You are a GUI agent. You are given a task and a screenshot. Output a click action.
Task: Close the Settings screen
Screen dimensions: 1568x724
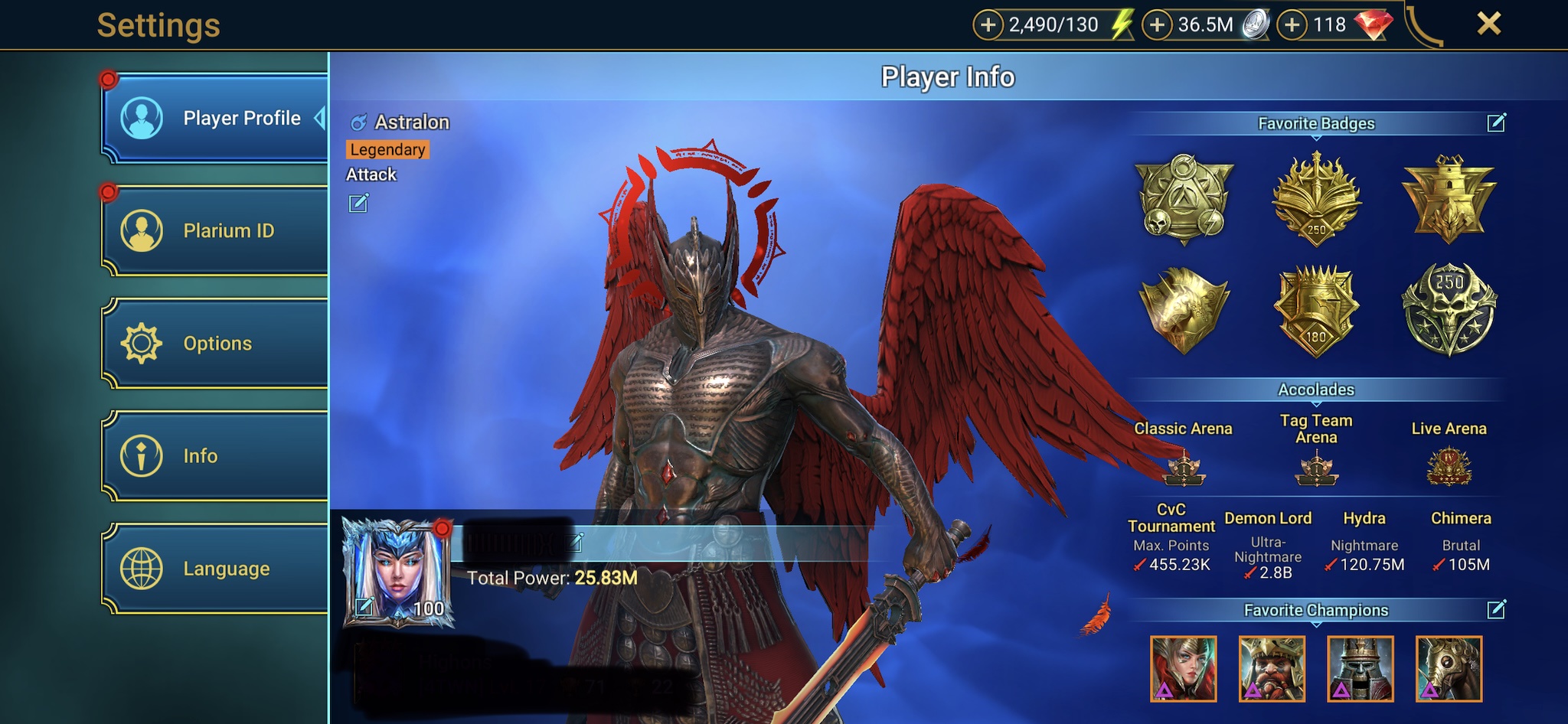point(1488,24)
